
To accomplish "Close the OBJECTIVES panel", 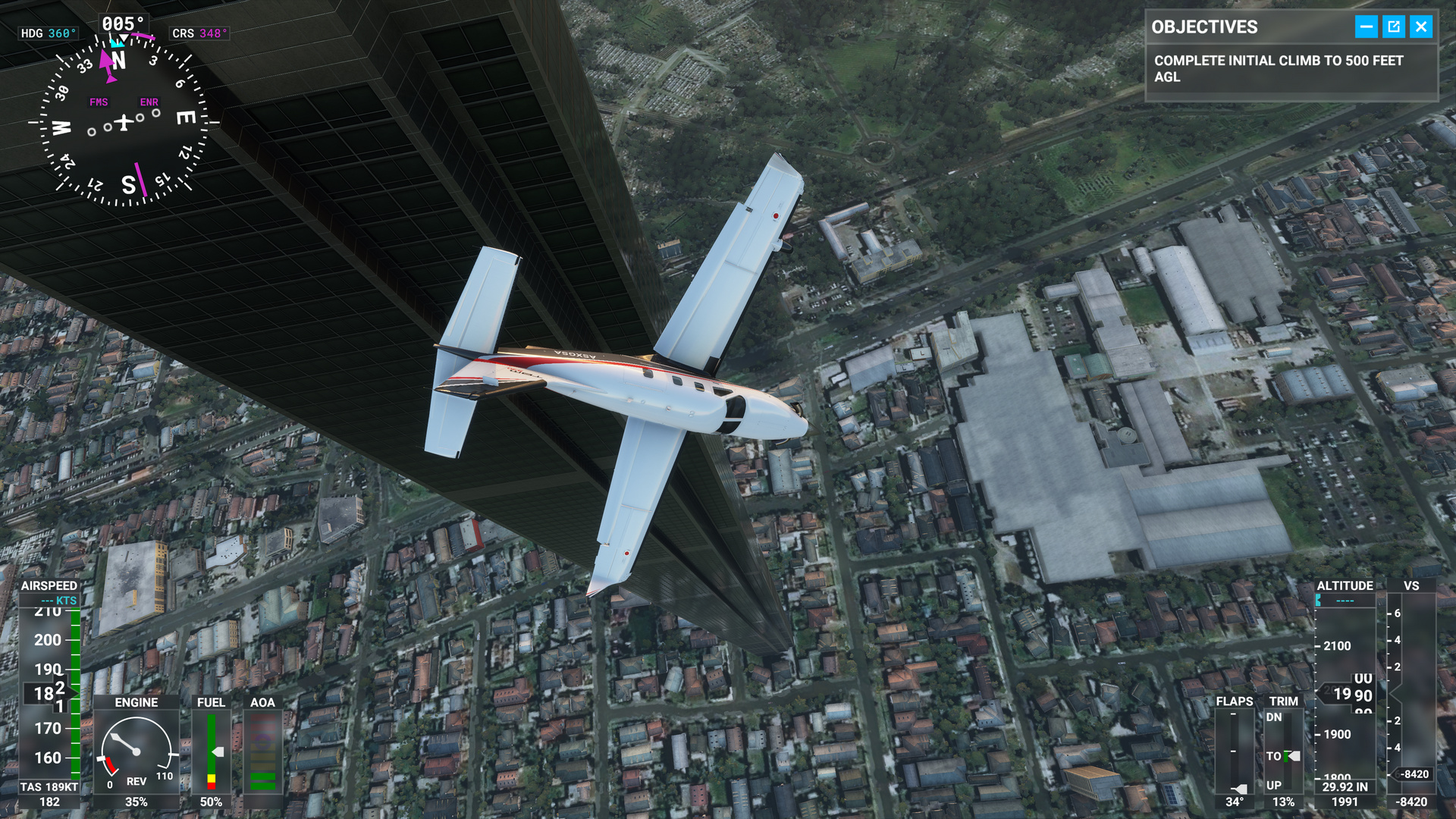I will (1423, 27).
